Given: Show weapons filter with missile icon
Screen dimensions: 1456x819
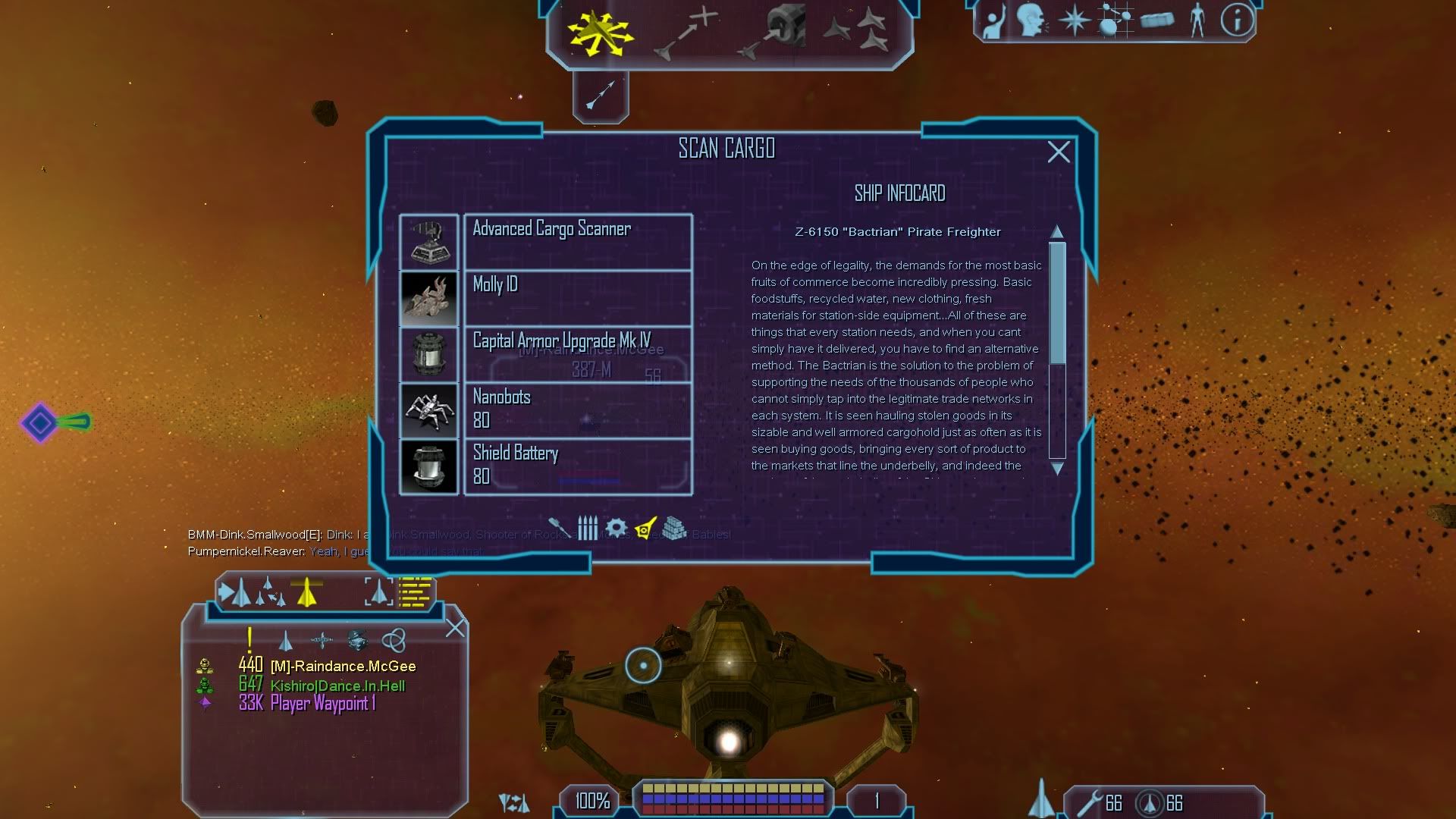Looking at the screenshot, I should click(x=558, y=527).
